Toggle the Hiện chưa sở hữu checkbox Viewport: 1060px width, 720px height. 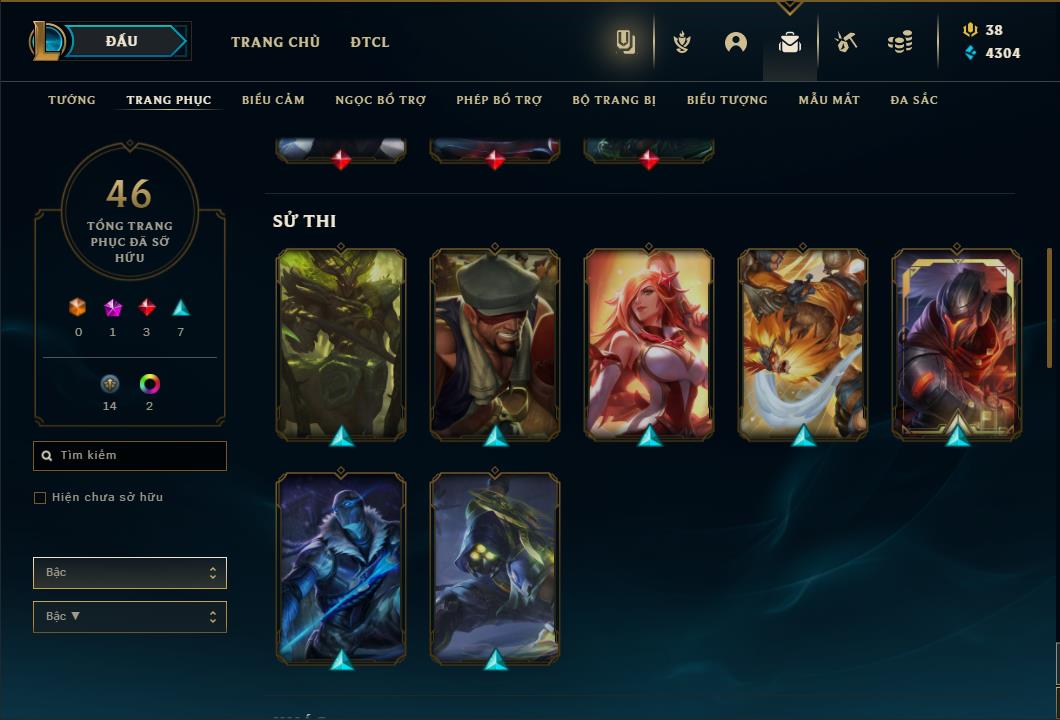40,498
